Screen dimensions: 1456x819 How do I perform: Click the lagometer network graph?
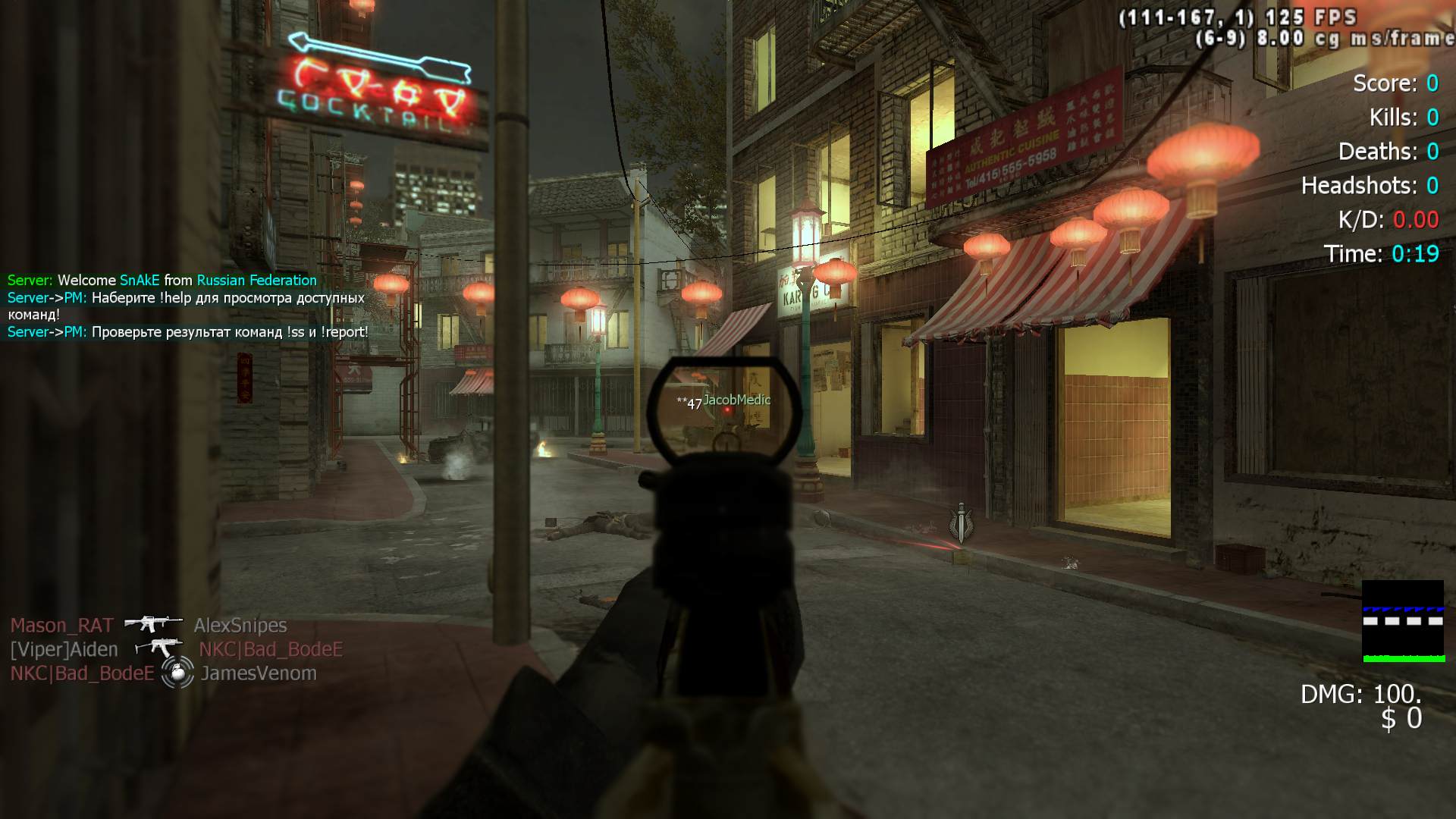1403,621
